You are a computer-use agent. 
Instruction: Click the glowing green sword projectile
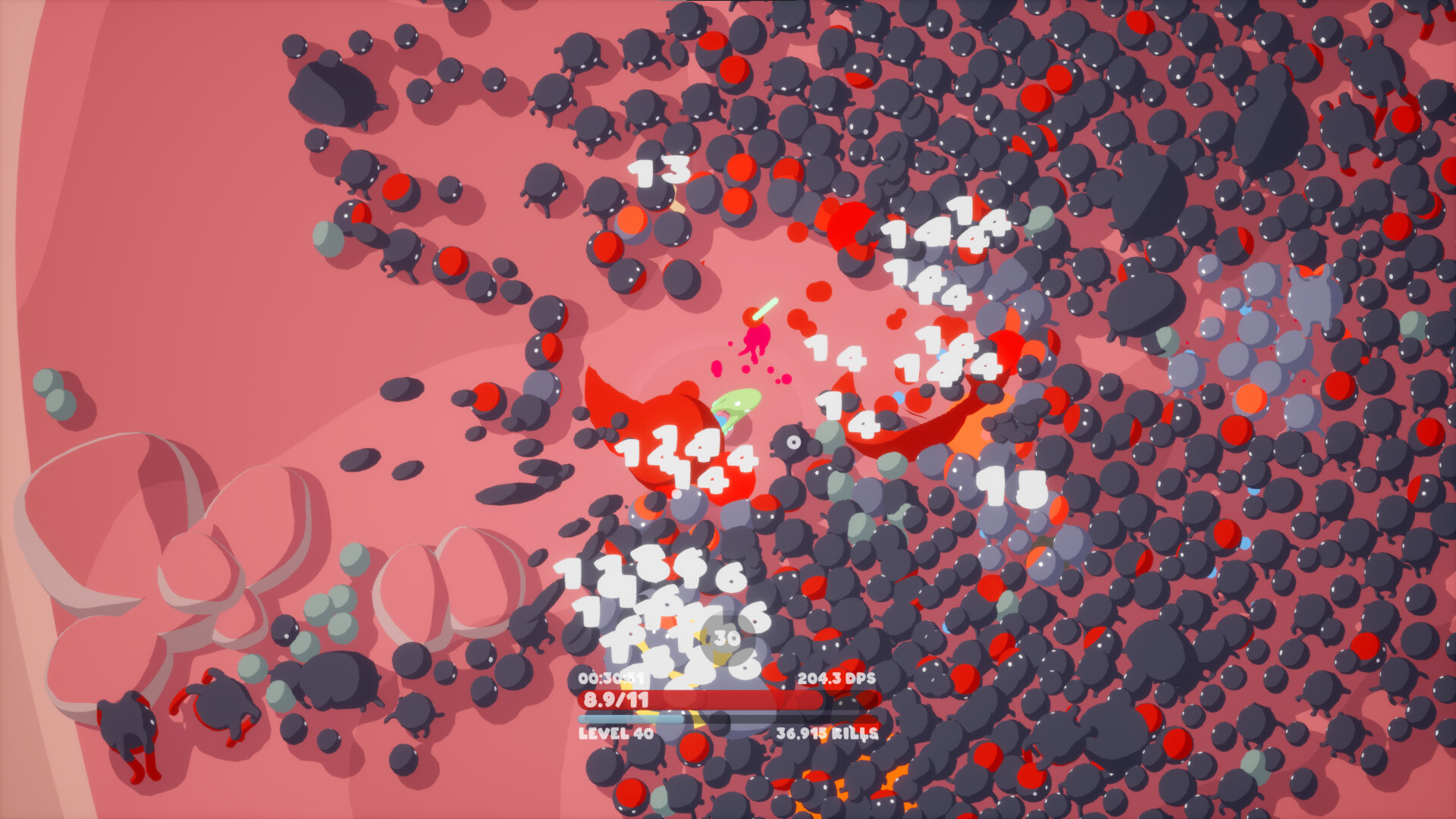pos(766,307)
